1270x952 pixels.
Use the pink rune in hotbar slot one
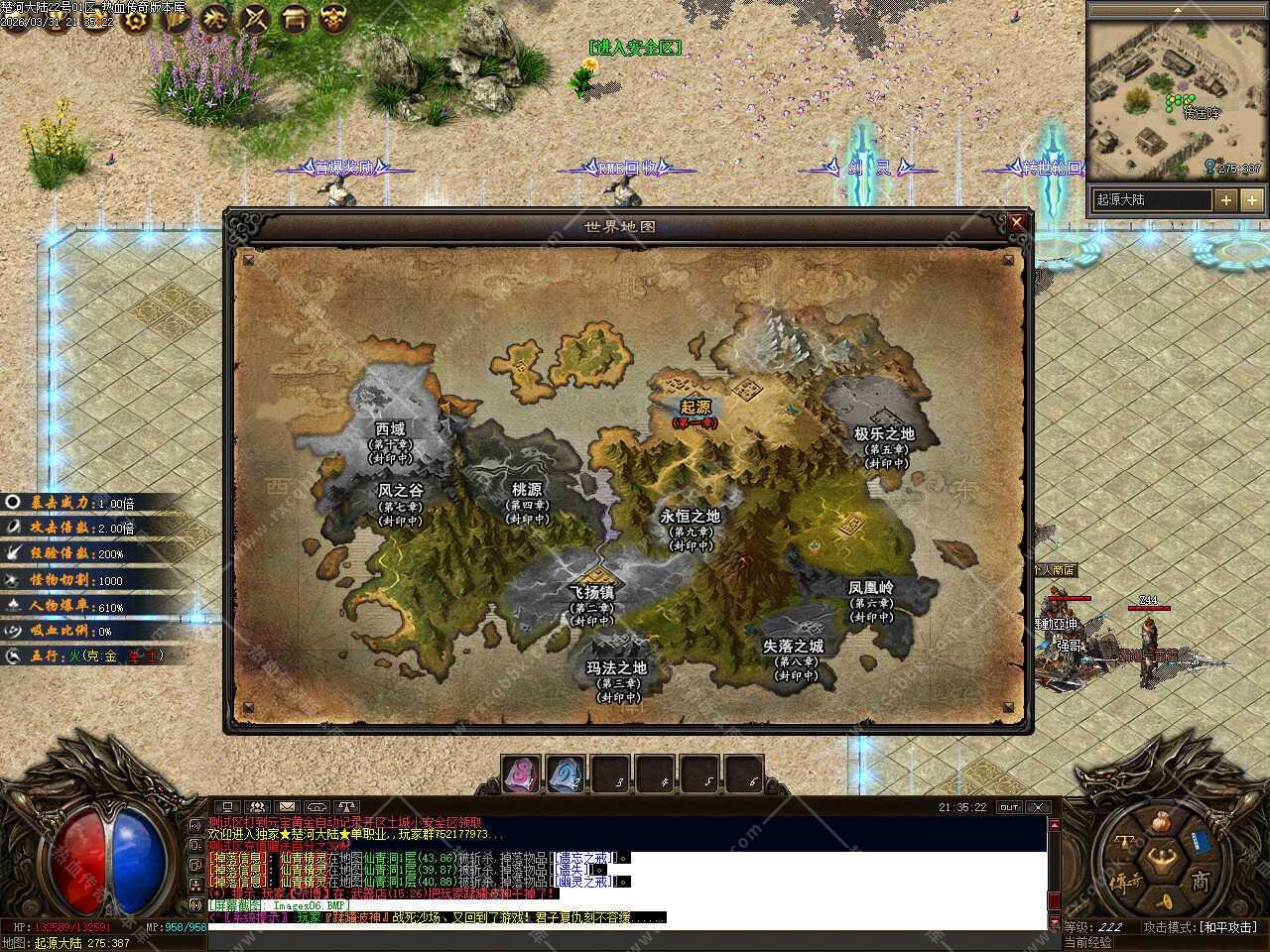(x=520, y=774)
